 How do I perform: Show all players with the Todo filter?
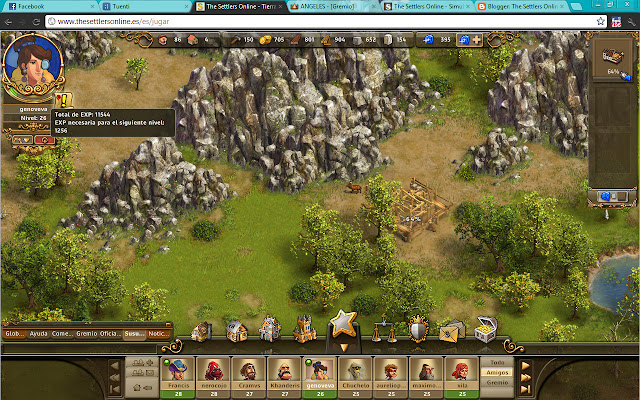coord(497,362)
